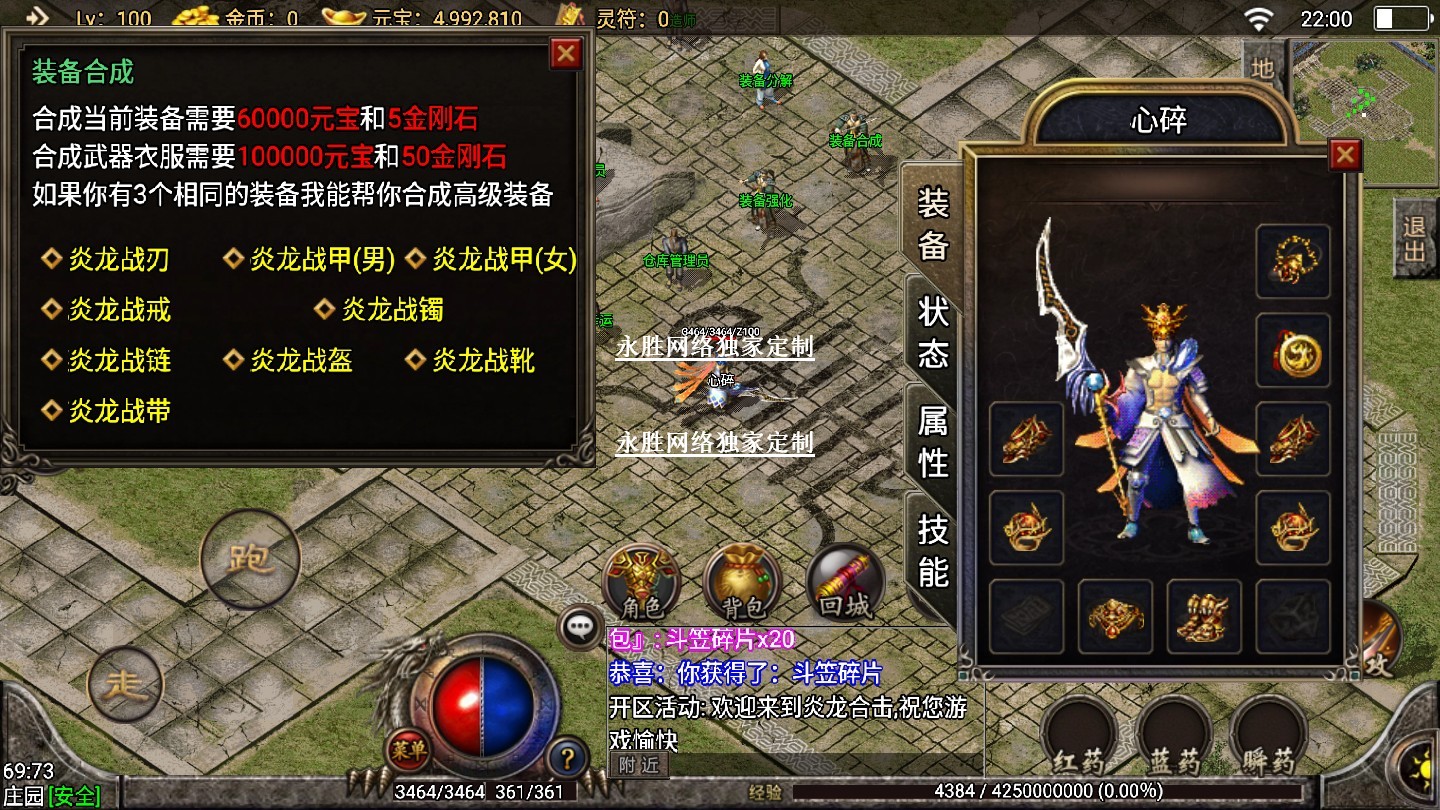This screenshot has height=810, width=1440.
Task: Open the 属性 tab
Action: click(932, 441)
